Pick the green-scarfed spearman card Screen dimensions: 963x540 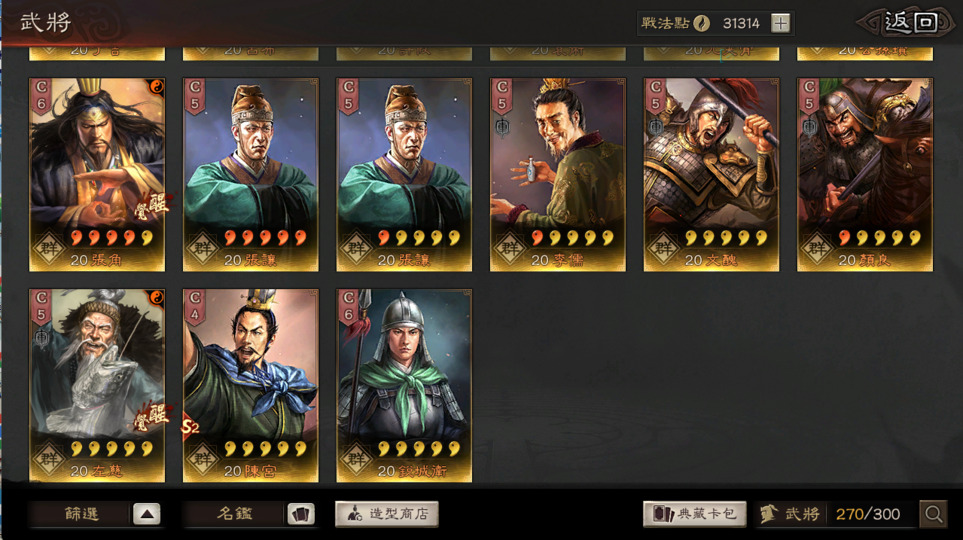[404, 385]
